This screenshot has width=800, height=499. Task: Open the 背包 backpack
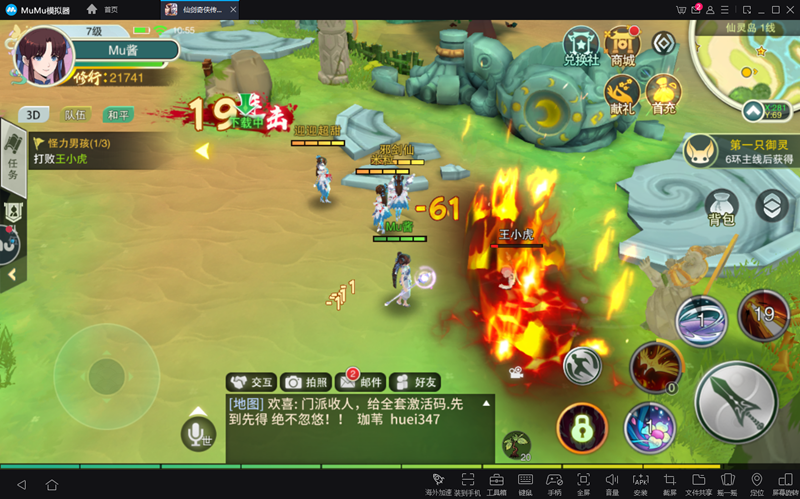(x=720, y=206)
